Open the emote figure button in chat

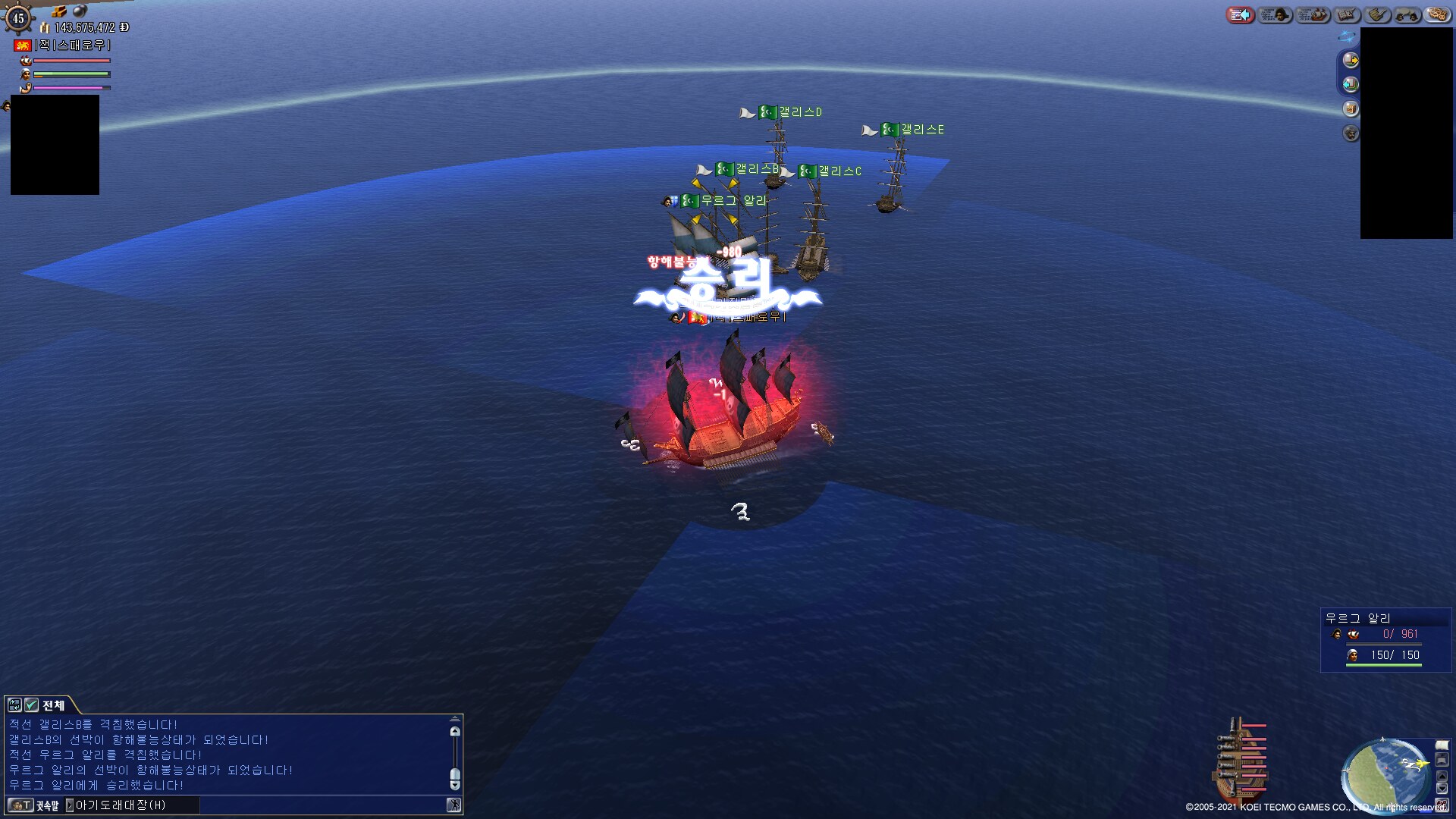pos(454,805)
